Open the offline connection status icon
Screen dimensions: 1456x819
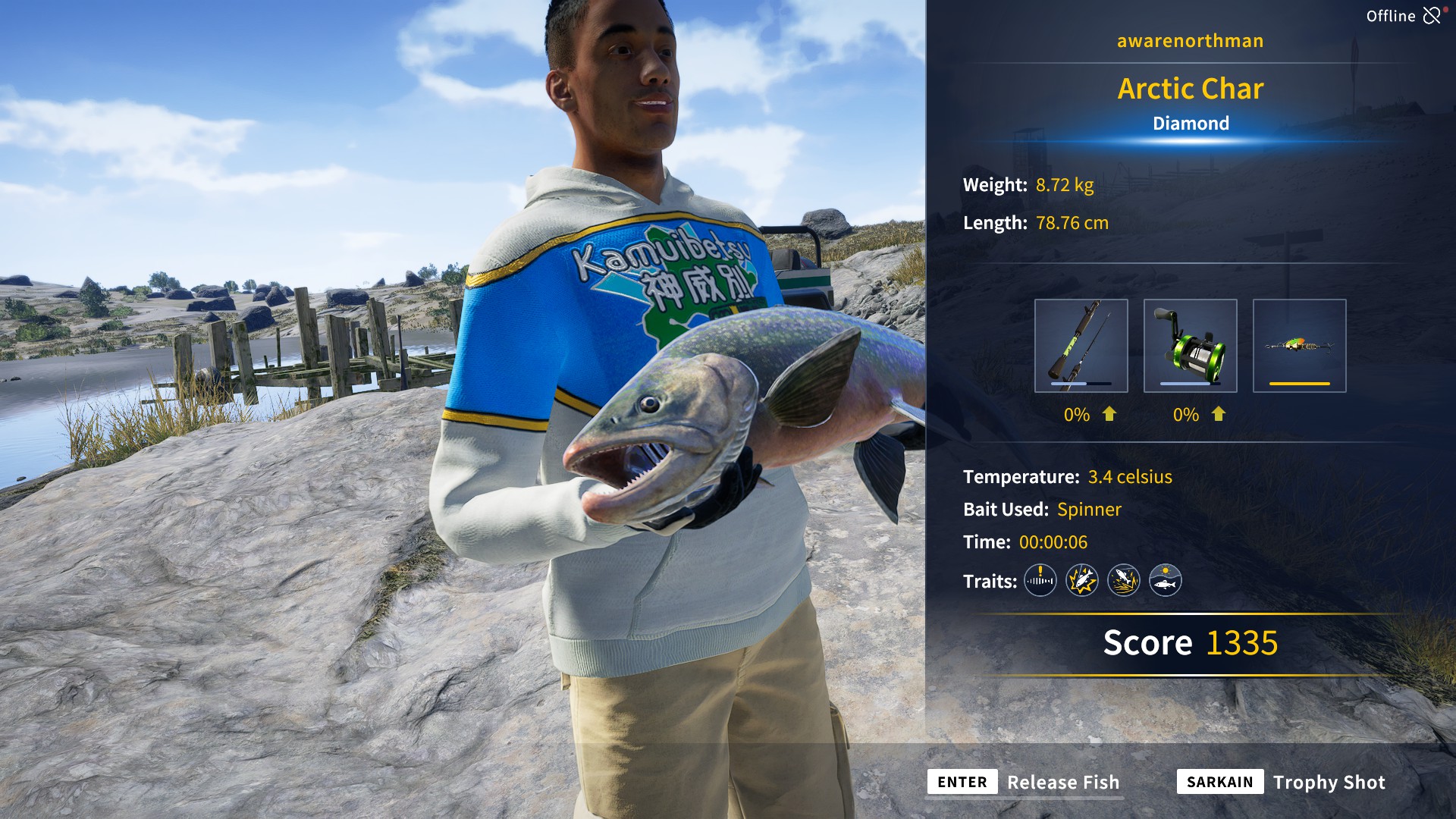click(1433, 14)
